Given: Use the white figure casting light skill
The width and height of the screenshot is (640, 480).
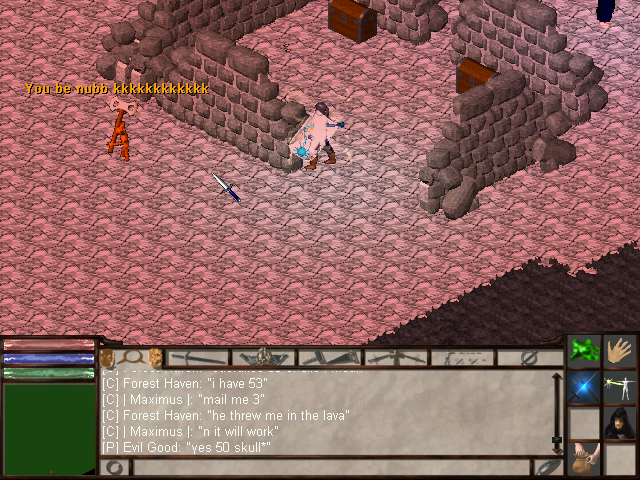Looking at the screenshot, I should [621, 388].
